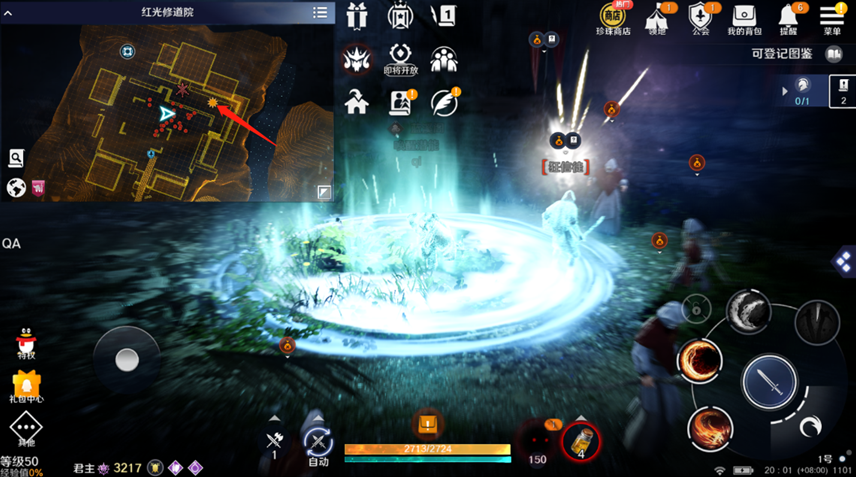This screenshot has width=856, height=477.
Task: Open the 礼包中心 gift center
Action: click(x=25, y=386)
